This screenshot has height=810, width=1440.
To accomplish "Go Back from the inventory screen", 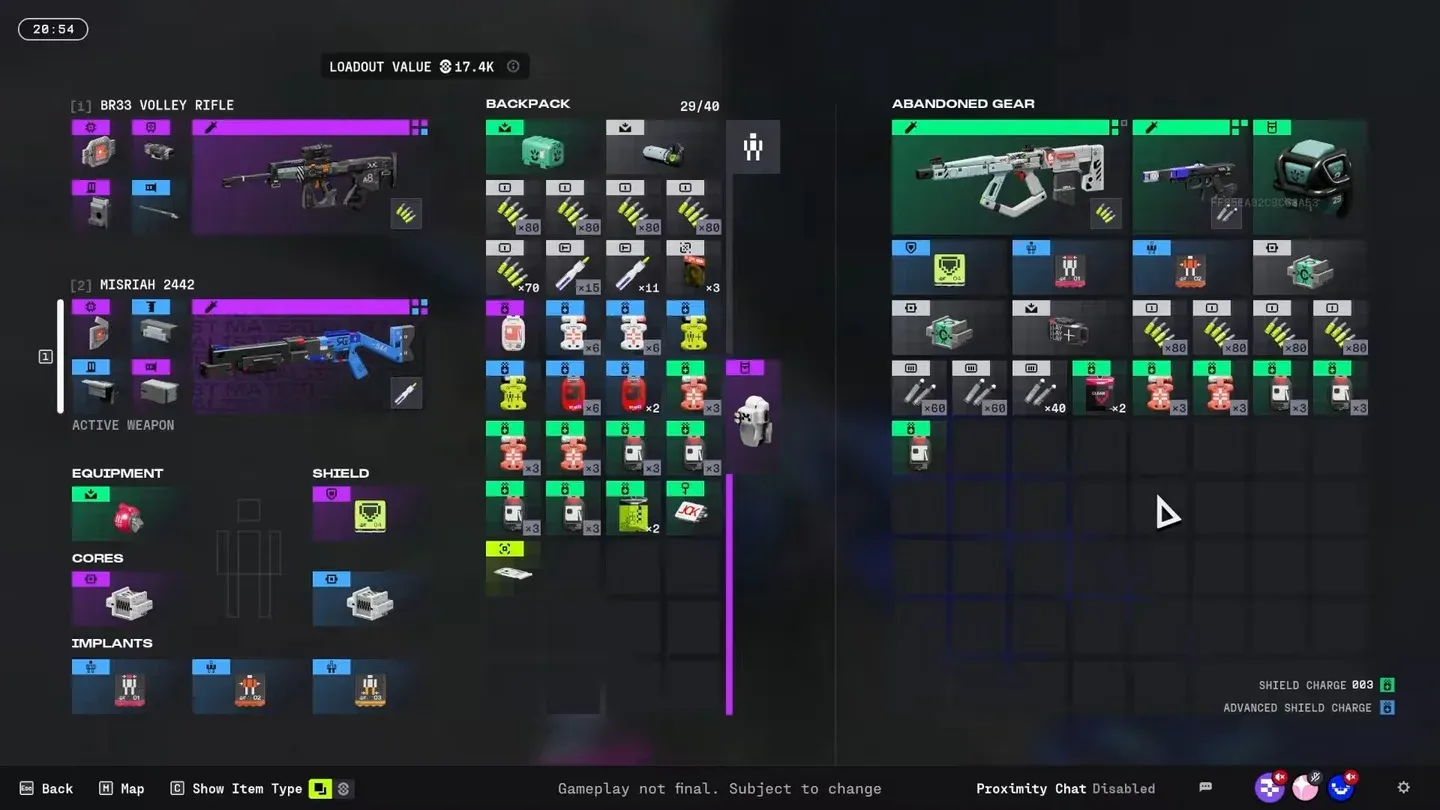I will pos(47,788).
